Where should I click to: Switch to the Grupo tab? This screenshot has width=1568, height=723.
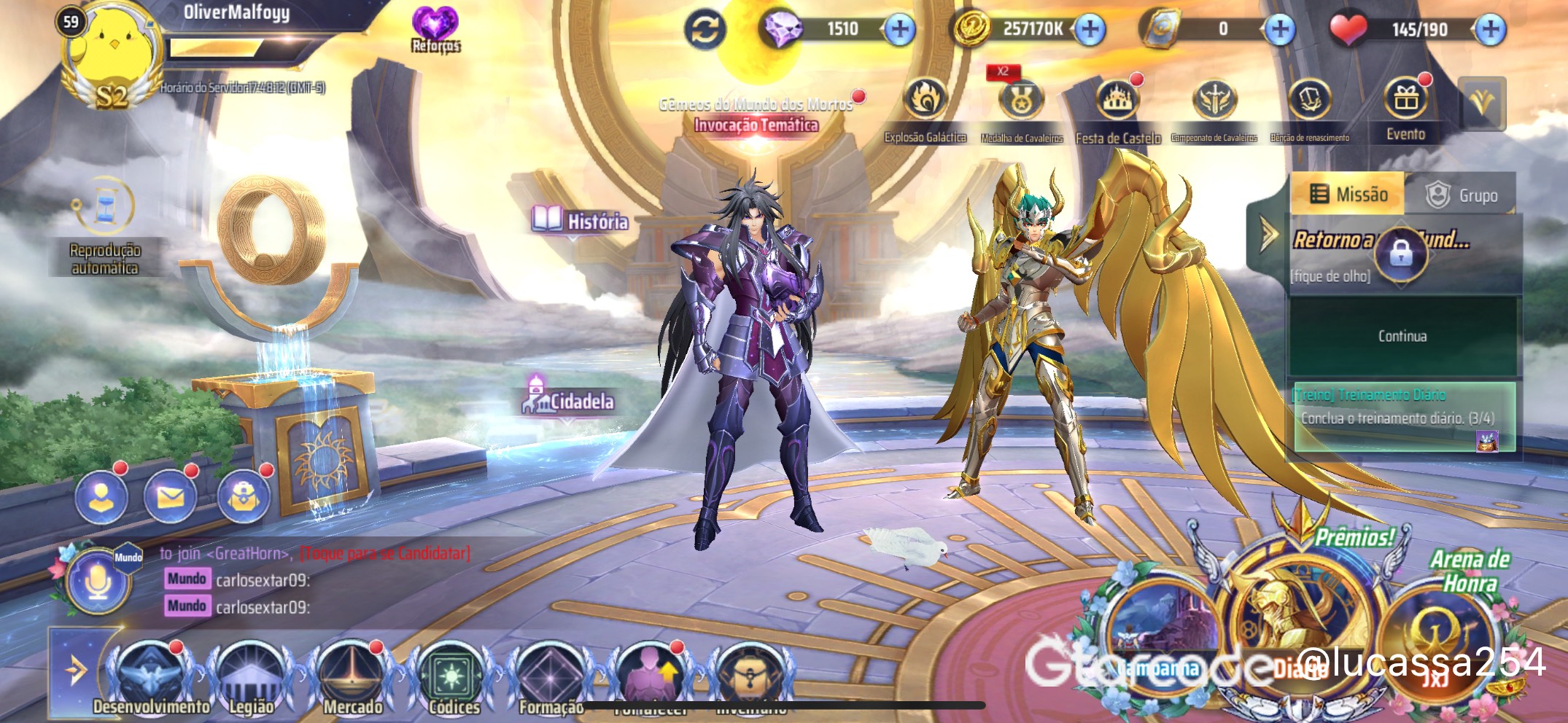pyautogui.click(x=1462, y=195)
